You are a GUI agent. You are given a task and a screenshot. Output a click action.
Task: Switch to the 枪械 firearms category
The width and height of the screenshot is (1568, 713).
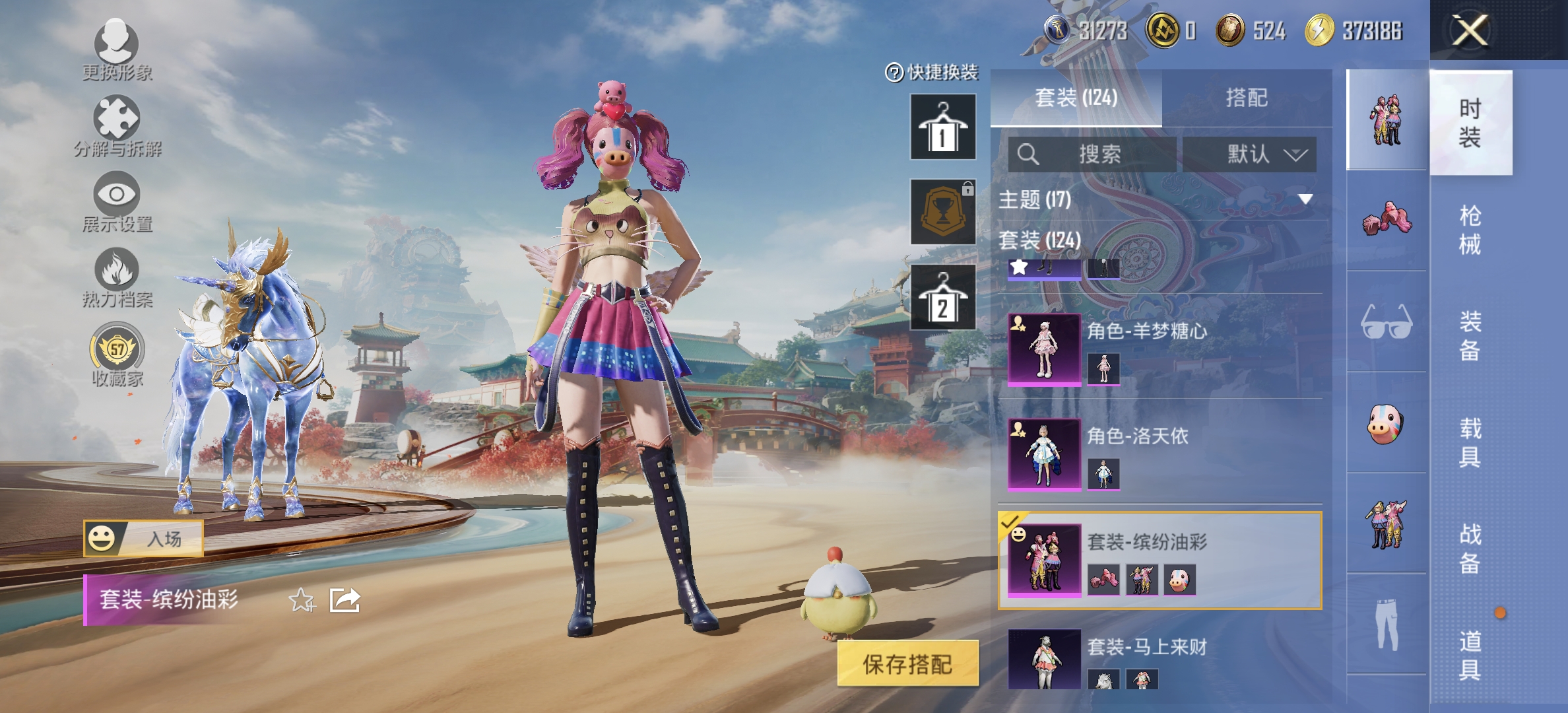[1470, 230]
